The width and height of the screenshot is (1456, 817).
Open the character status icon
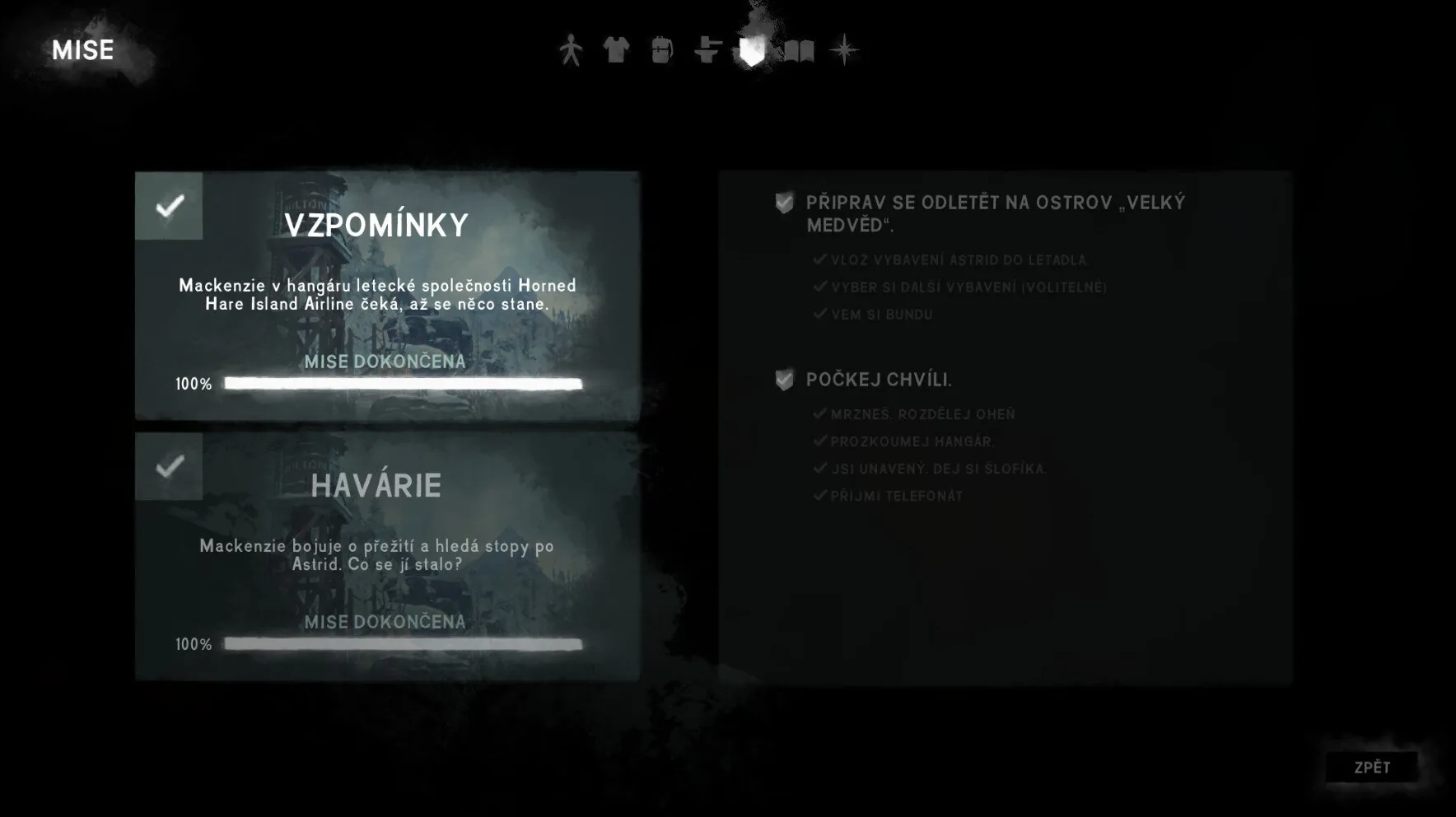pyautogui.click(x=569, y=51)
